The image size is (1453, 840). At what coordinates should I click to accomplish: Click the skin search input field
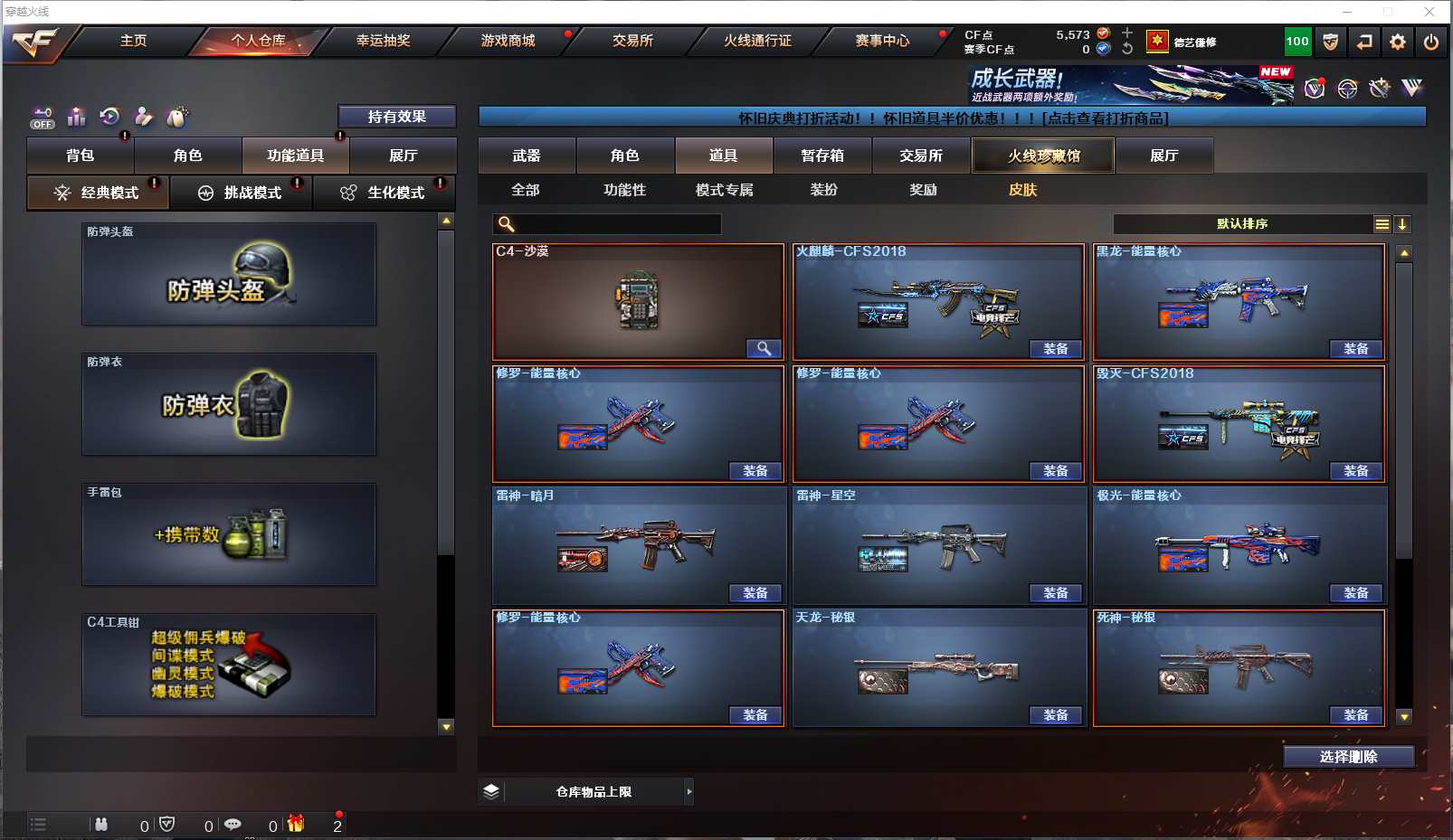[x=617, y=224]
